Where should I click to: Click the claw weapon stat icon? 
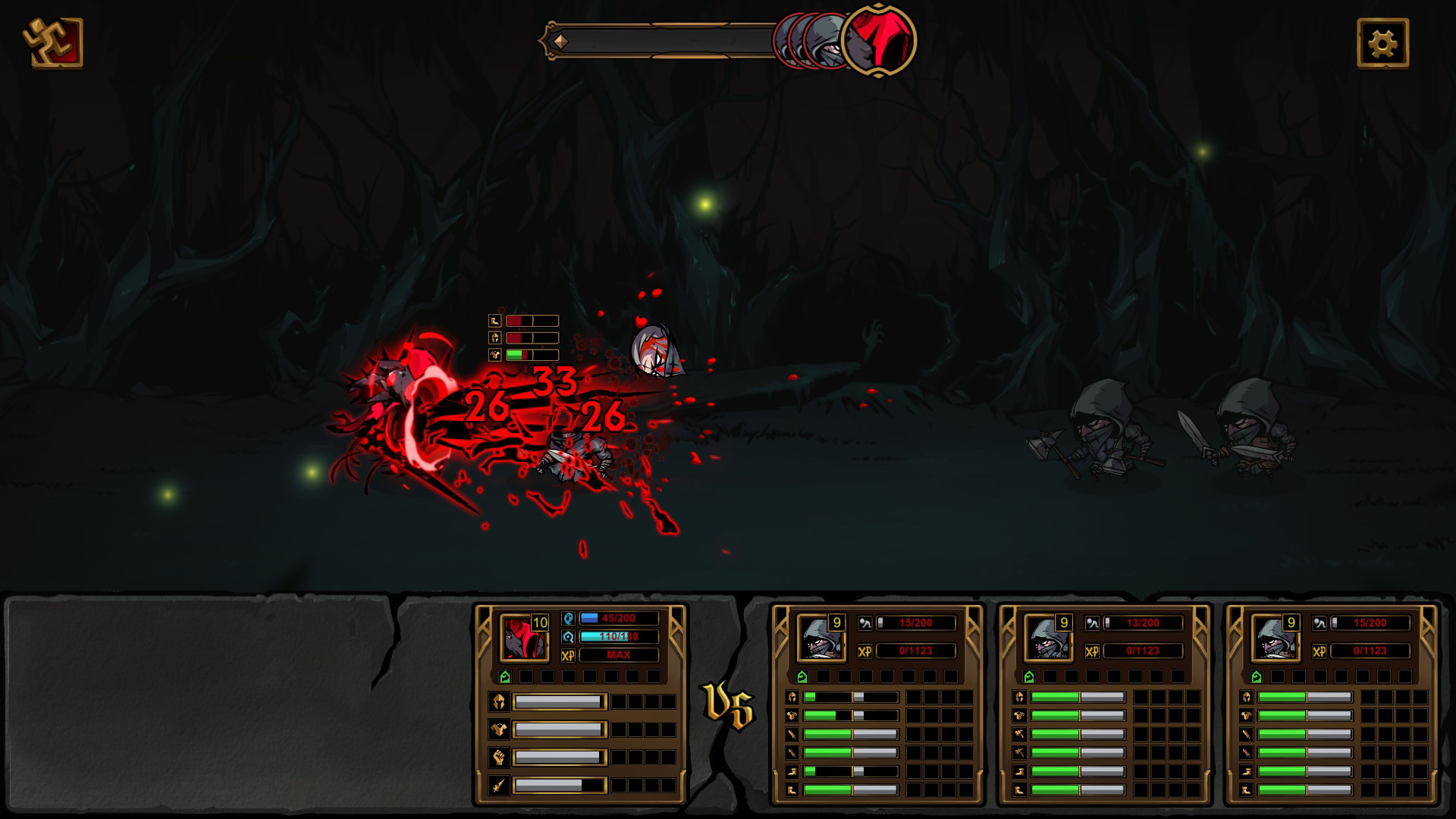(497, 787)
